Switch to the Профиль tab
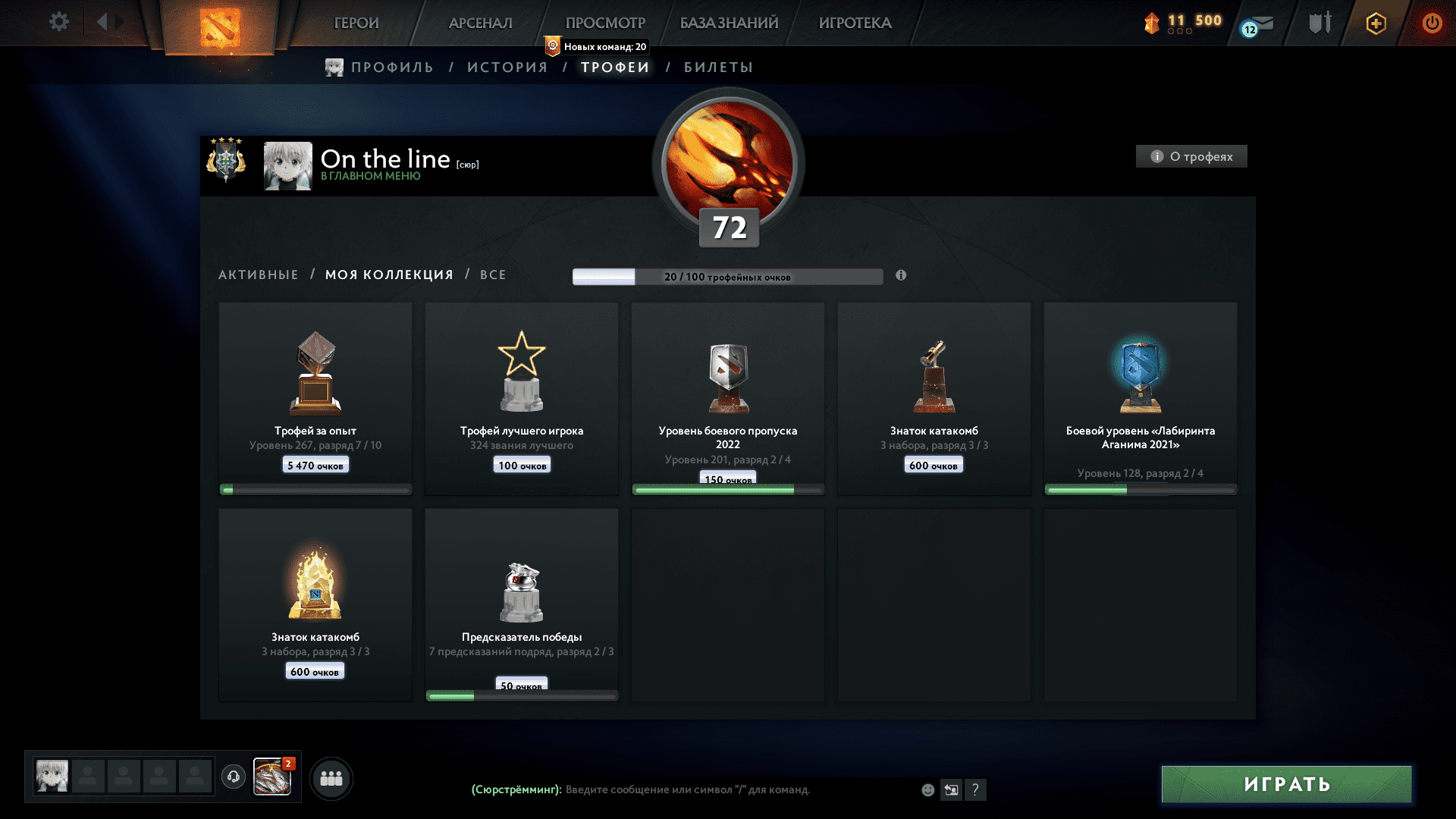Screen dimensions: 1456x819 391,67
